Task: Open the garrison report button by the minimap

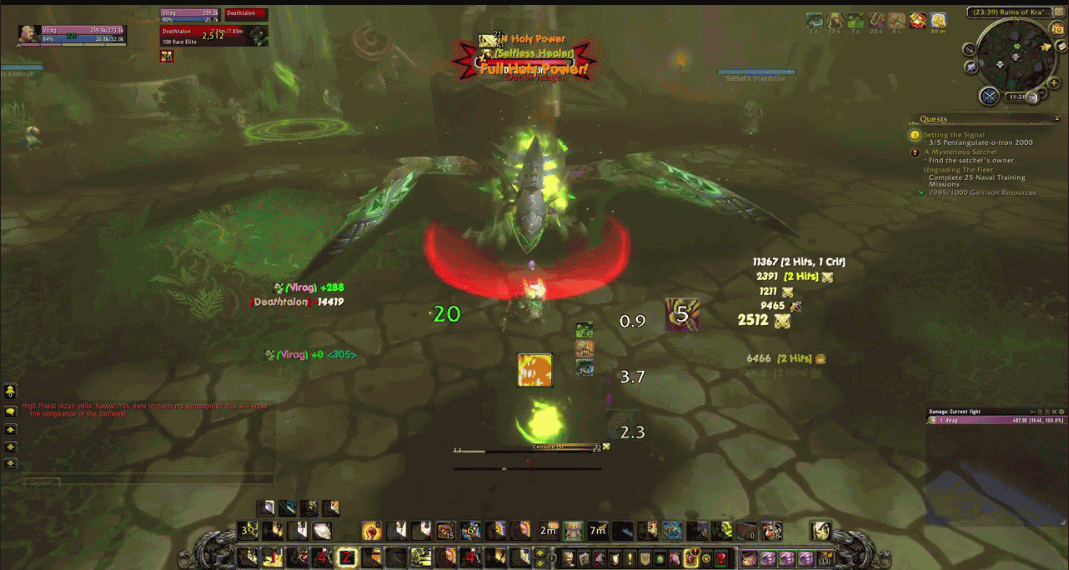Action: click(x=989, y=96)
